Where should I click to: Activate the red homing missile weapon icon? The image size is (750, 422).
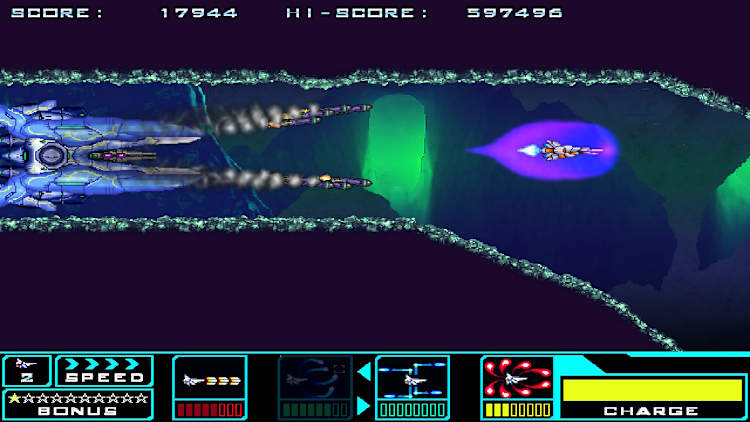[517, 379]
